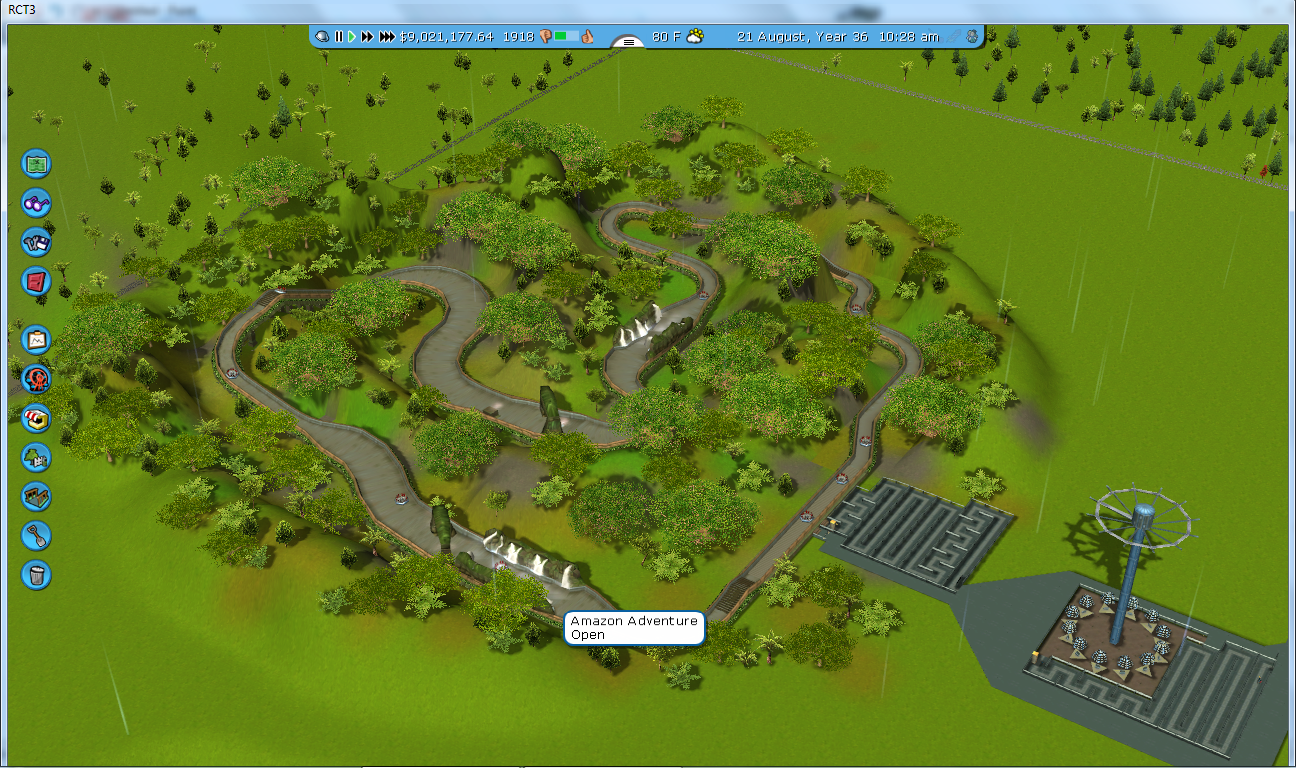
Task: Activate the trash can delete tool
Action: 37,575
